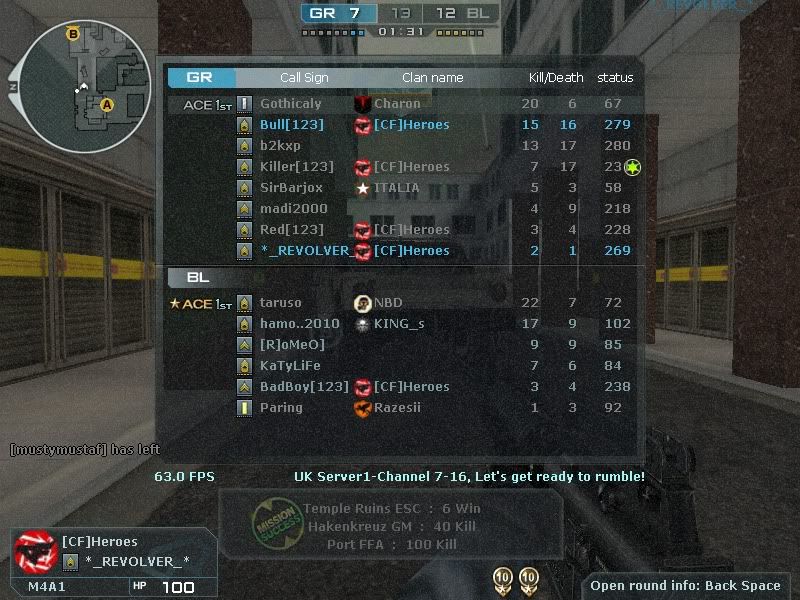Select the GR team header tab
This screenshot has height=600, width=800.
pos(202,78)
